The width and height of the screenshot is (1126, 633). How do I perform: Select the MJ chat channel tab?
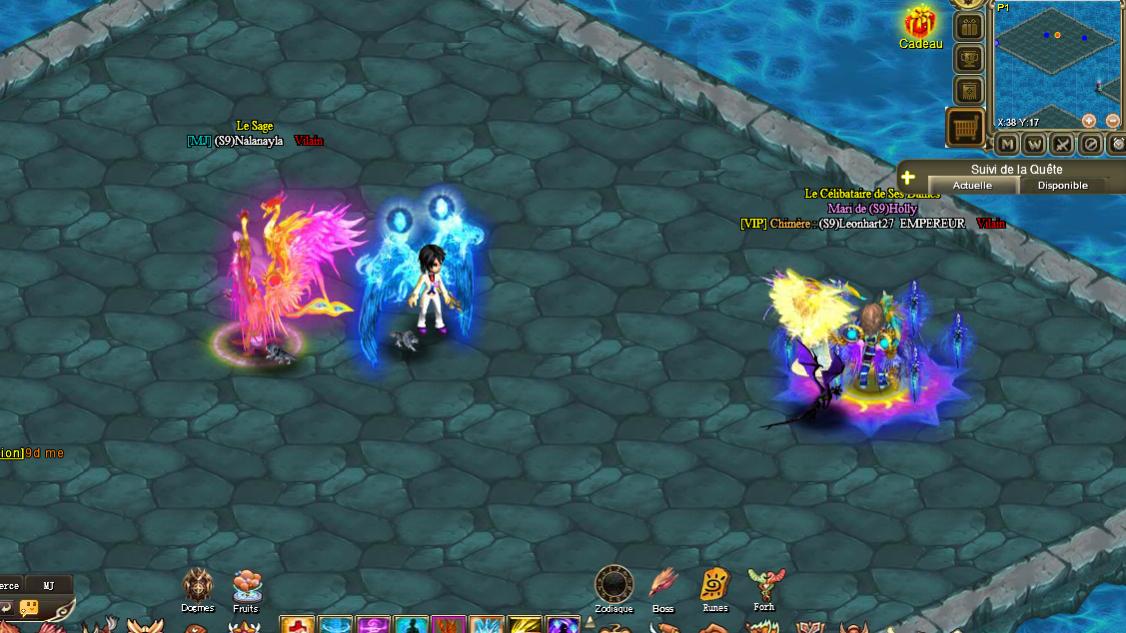pyautogui.click(x=48, y=585)
